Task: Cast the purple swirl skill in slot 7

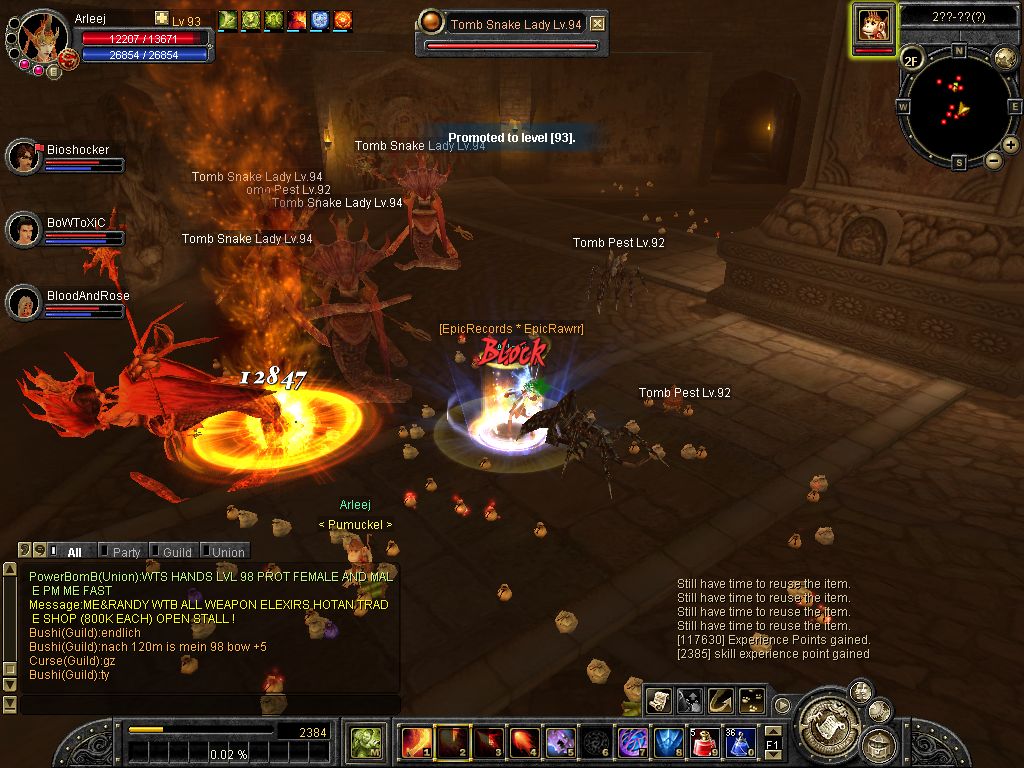Action: click(x=632, y=742)
